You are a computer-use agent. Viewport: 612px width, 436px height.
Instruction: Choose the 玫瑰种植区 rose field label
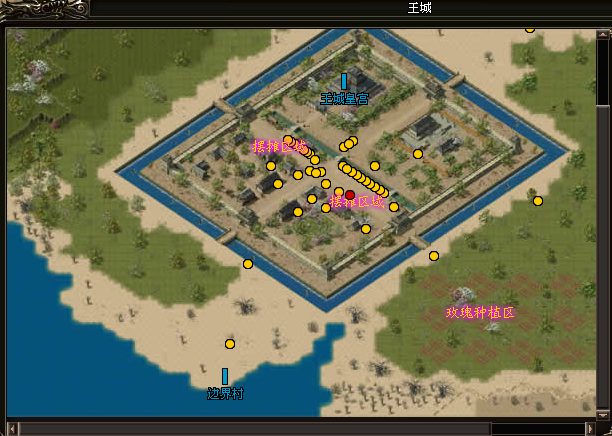coord(480,313)
